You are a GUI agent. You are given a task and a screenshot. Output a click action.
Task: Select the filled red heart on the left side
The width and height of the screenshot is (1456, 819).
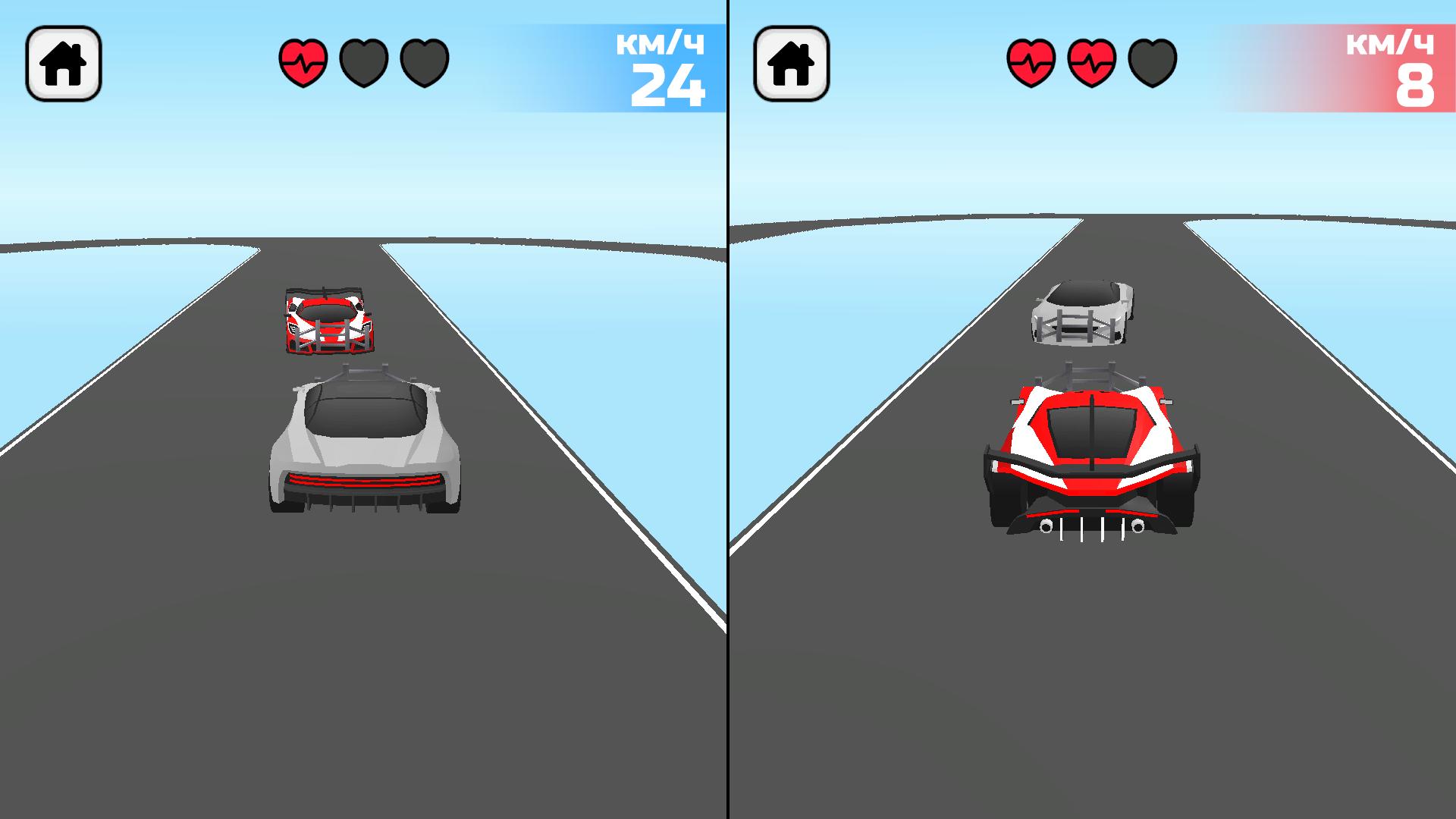[x=303, y=64]
